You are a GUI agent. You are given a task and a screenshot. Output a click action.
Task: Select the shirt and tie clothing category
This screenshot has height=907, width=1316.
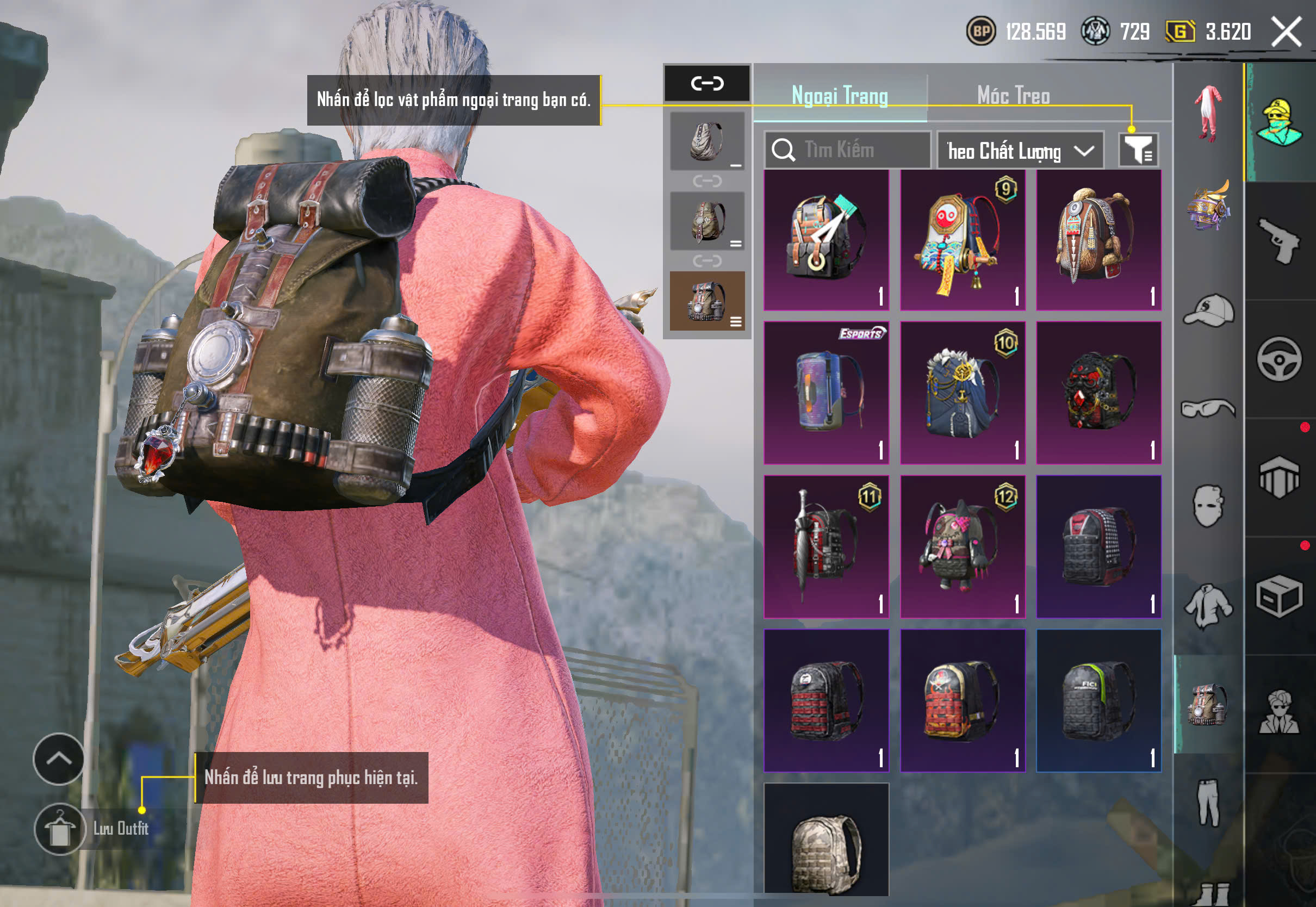coord(1209,606)
